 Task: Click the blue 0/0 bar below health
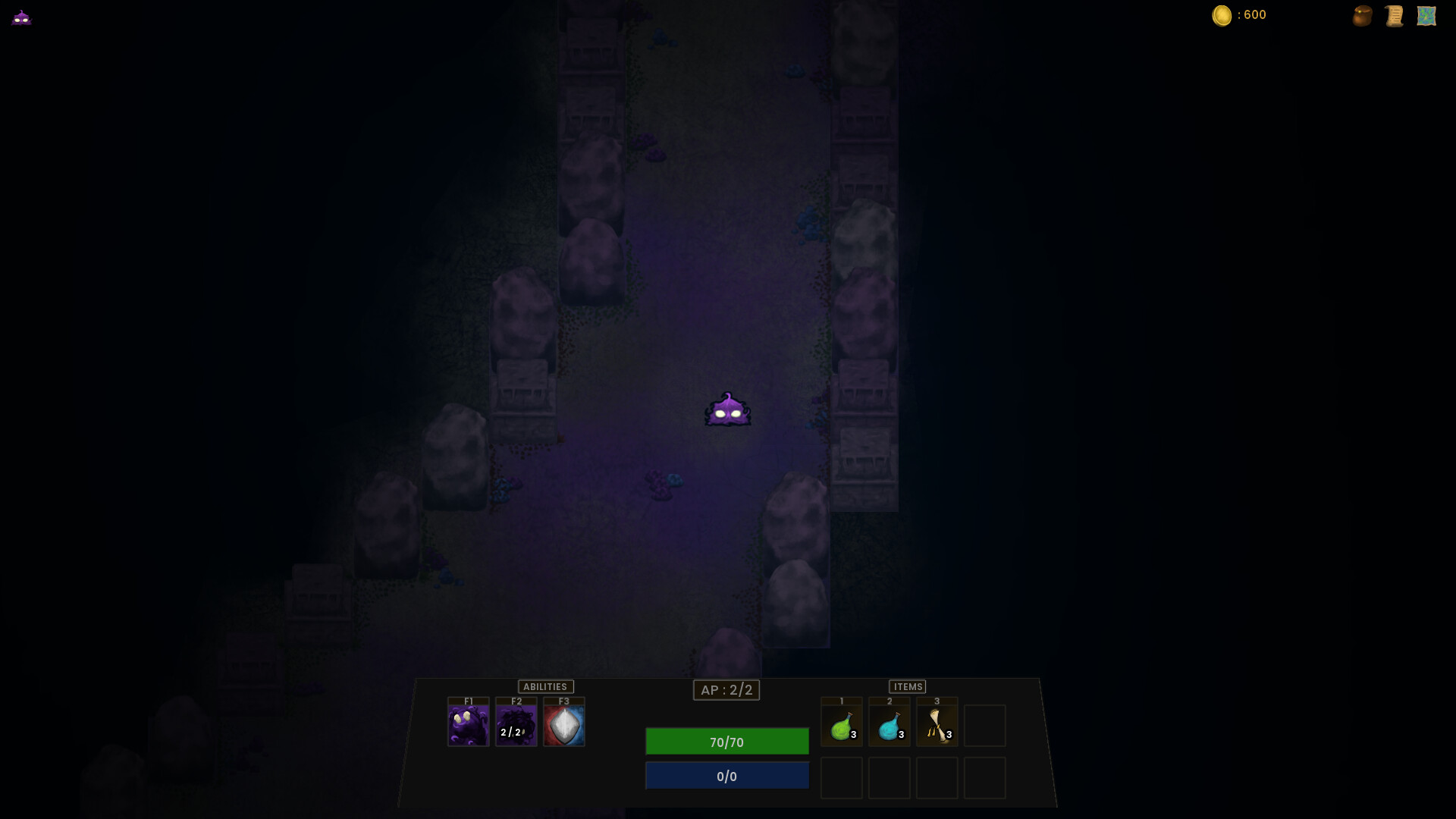[726, 775]
